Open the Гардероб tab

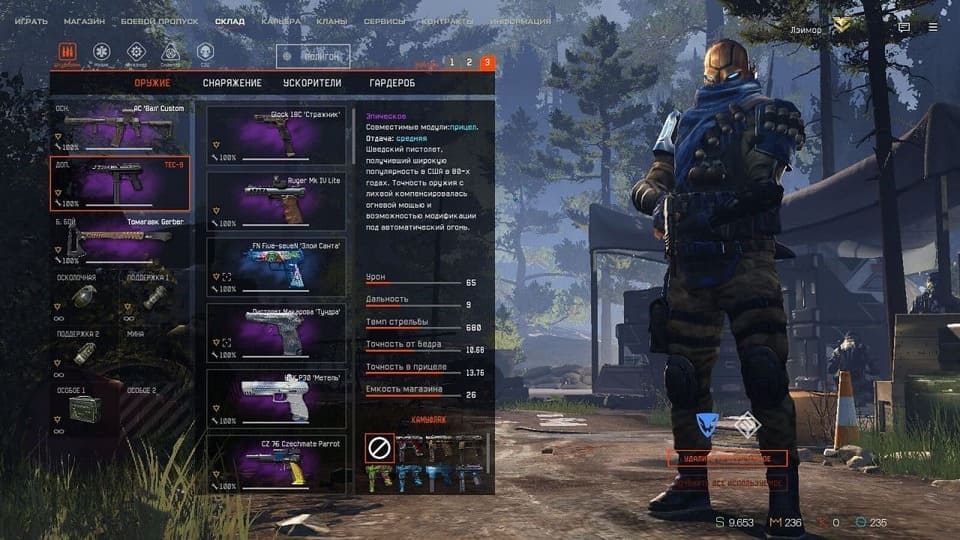392,83
